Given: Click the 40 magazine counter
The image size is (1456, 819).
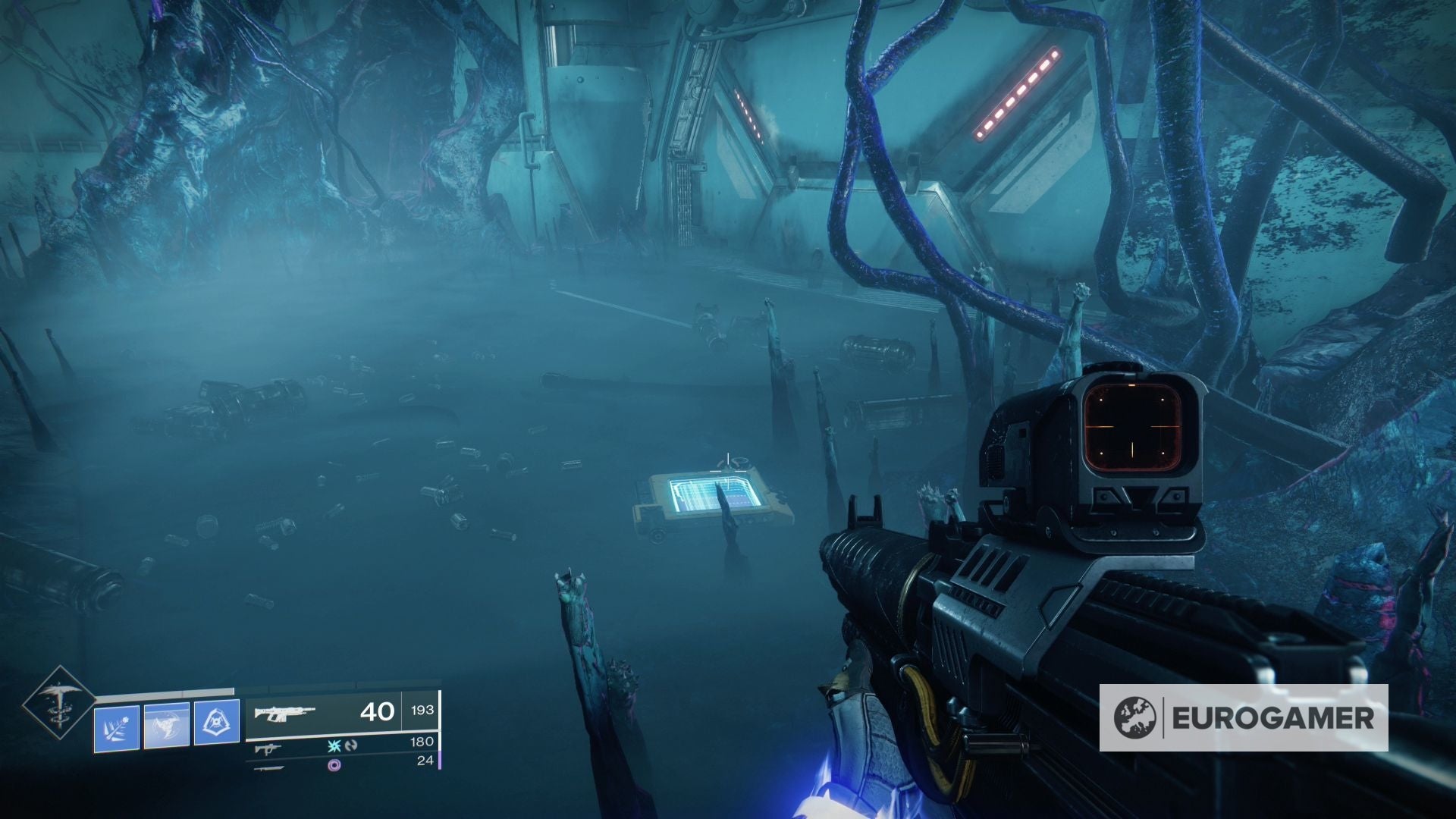Looking at the screenshot, I should (377, 711).
